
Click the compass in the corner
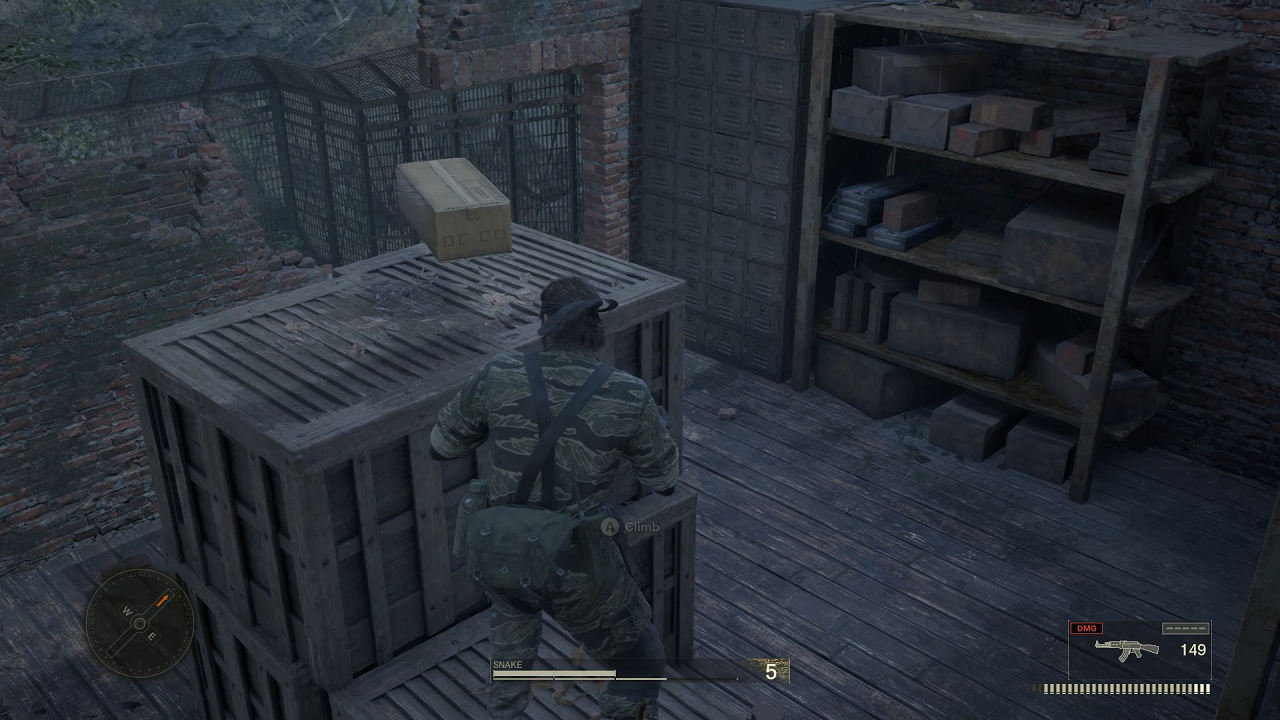click(x=139, y=623)
